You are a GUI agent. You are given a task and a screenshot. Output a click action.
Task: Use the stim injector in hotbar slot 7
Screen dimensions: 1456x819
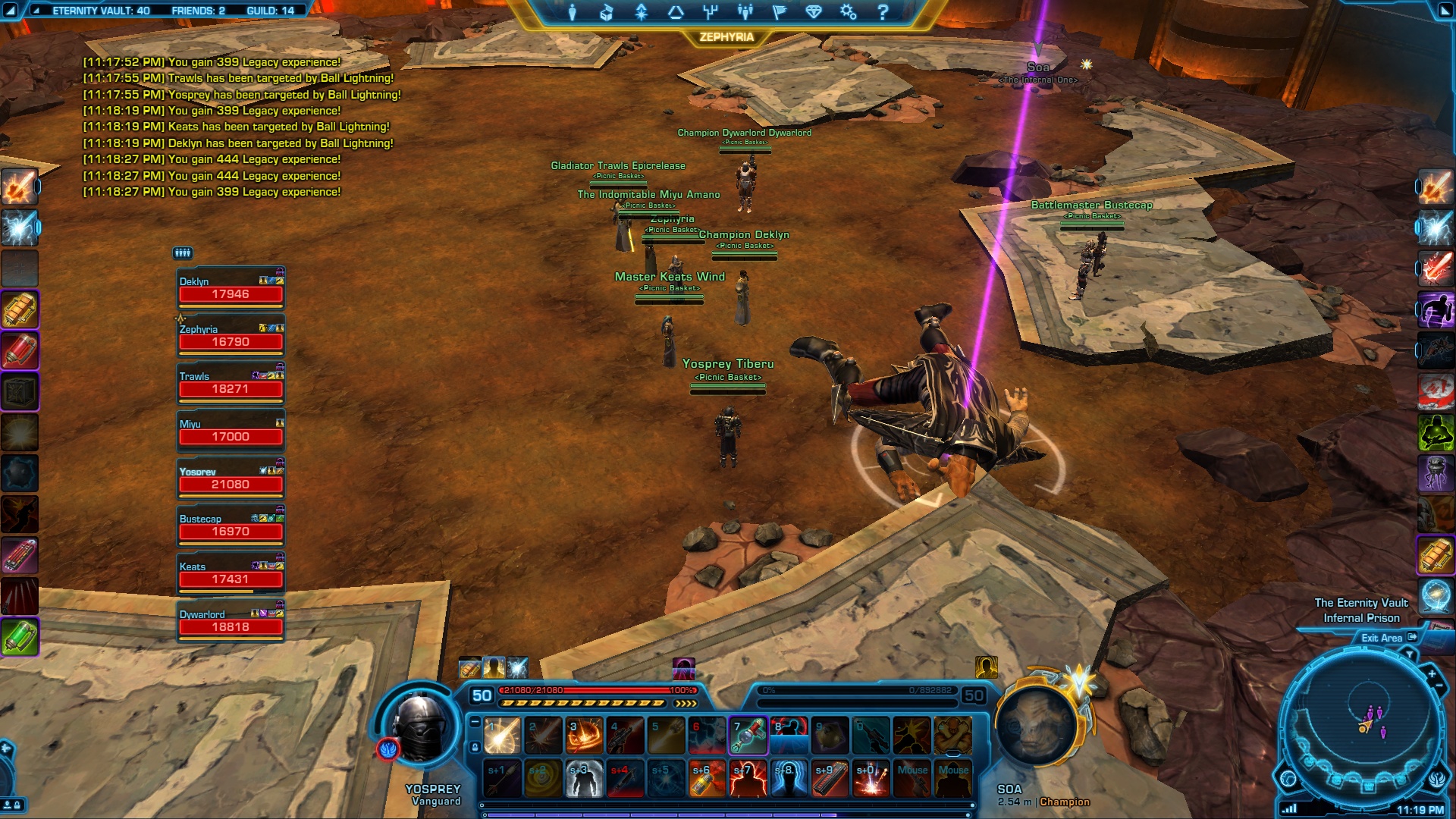point(748,735)
